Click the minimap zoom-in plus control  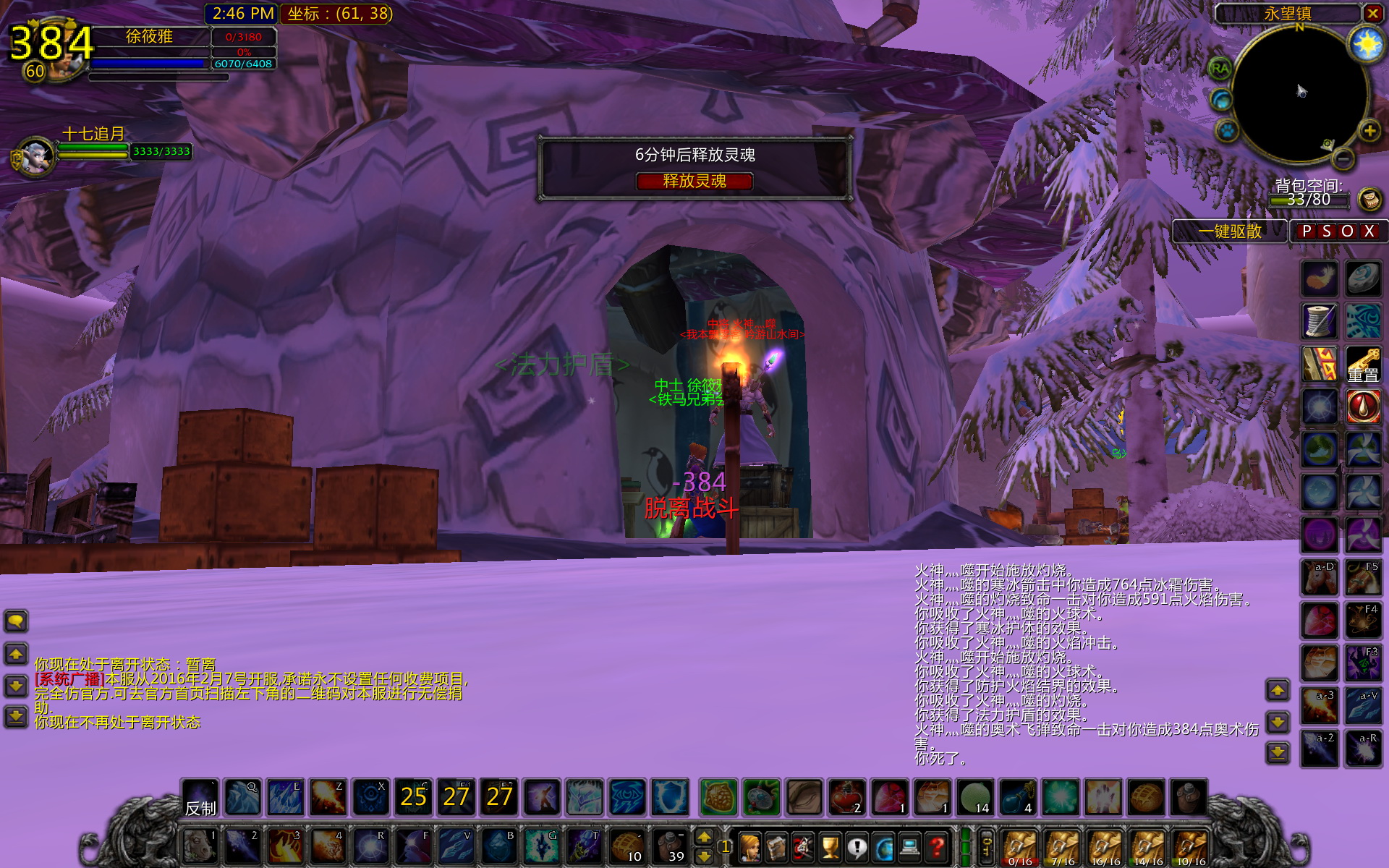tap(1369, 131)
